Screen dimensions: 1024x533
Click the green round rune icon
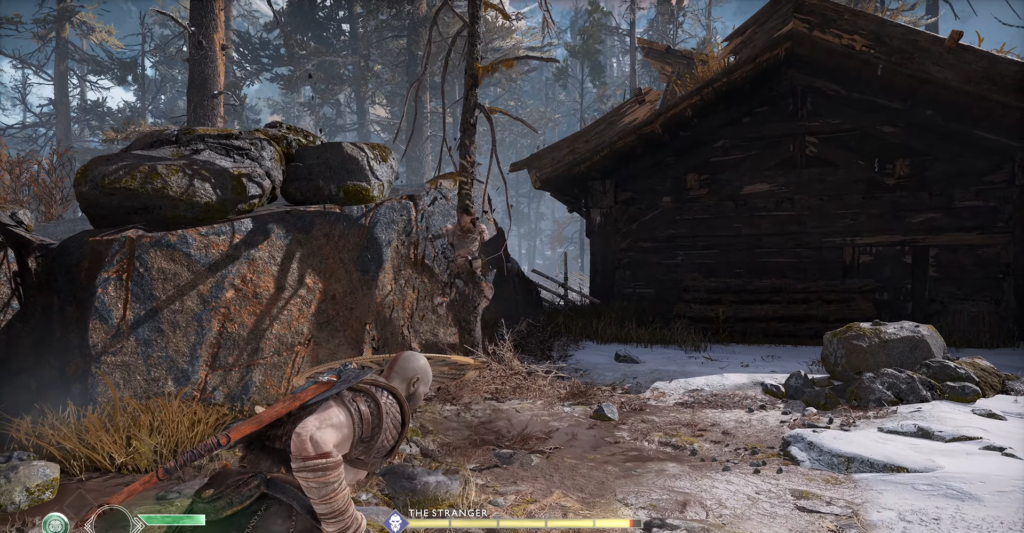click(x=55, y=523)
